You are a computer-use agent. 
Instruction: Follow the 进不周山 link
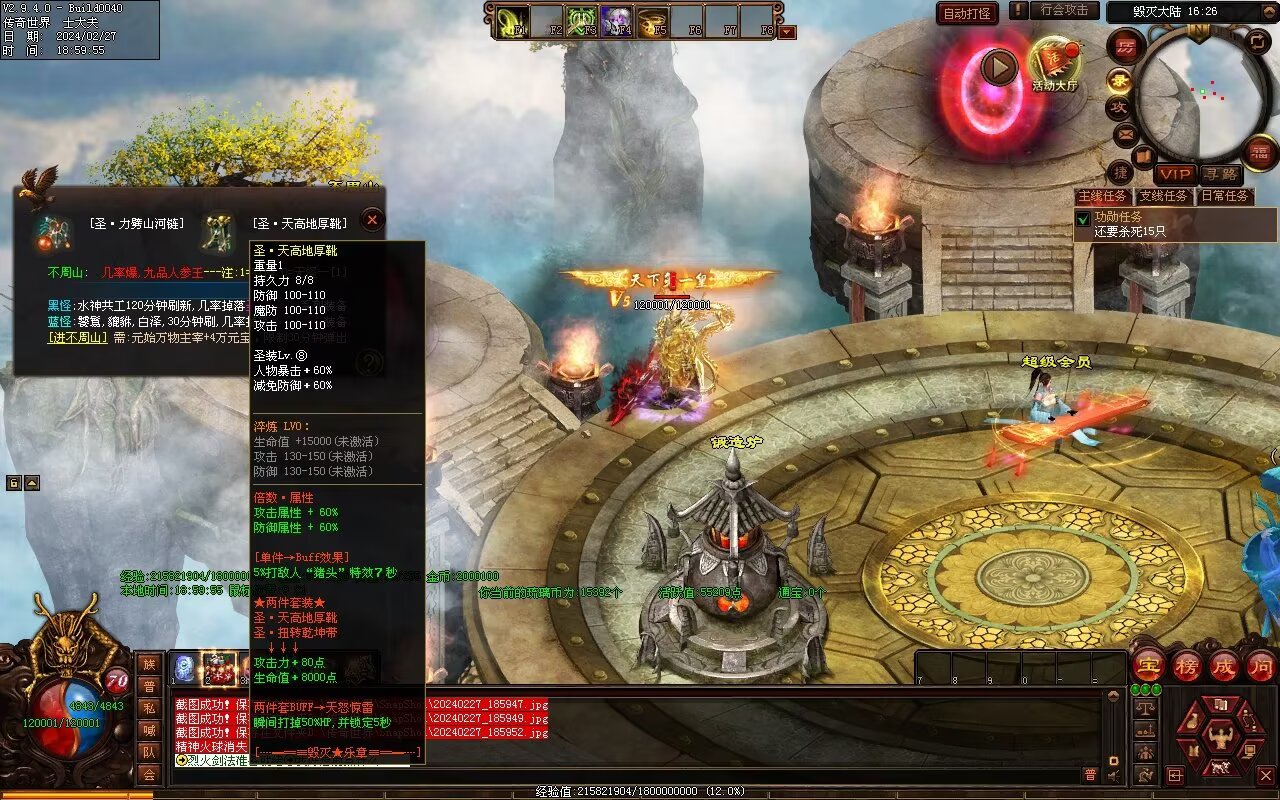coord(78,337)
